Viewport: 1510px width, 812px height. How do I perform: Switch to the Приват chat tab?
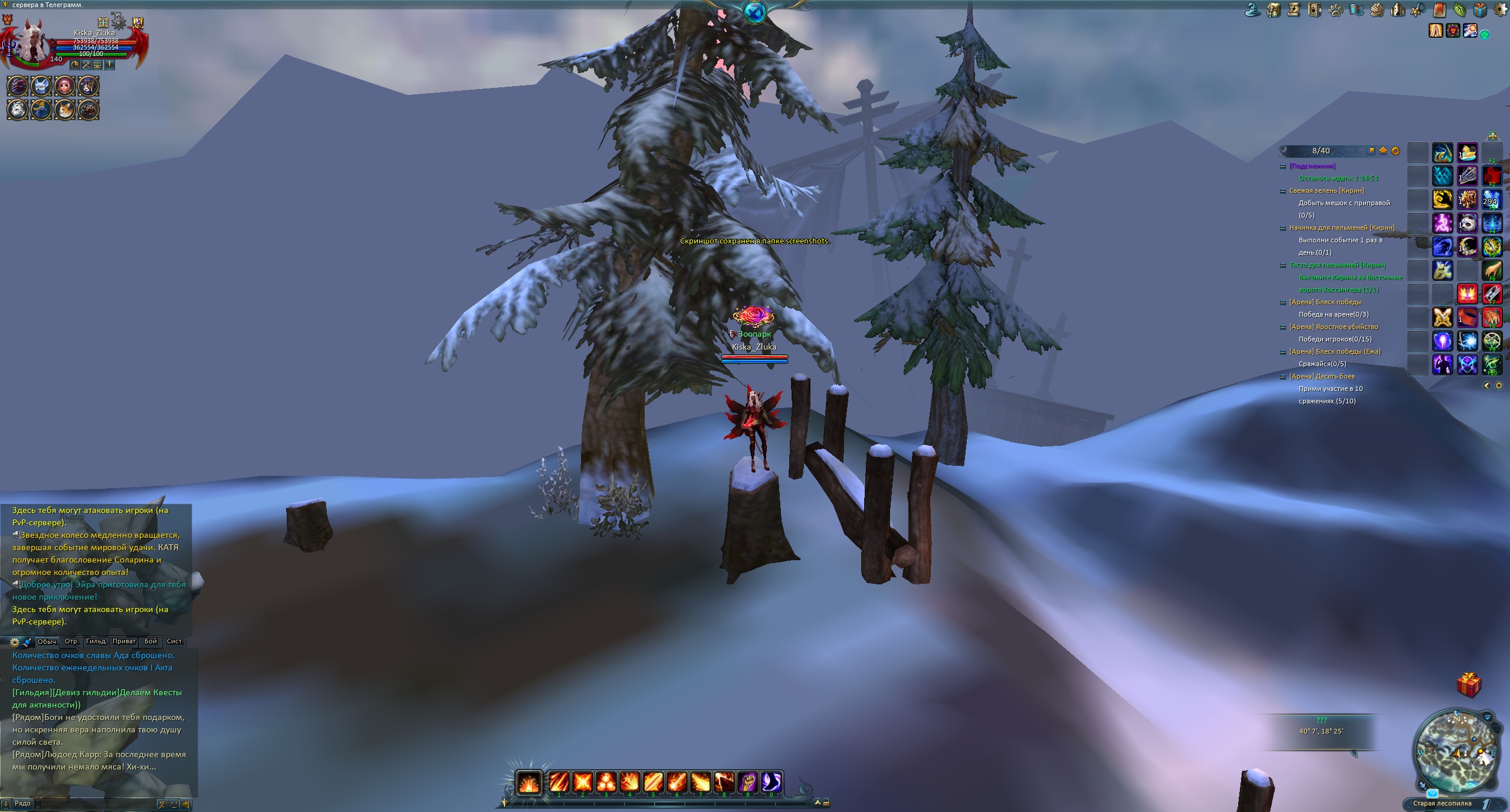point(124,642)
